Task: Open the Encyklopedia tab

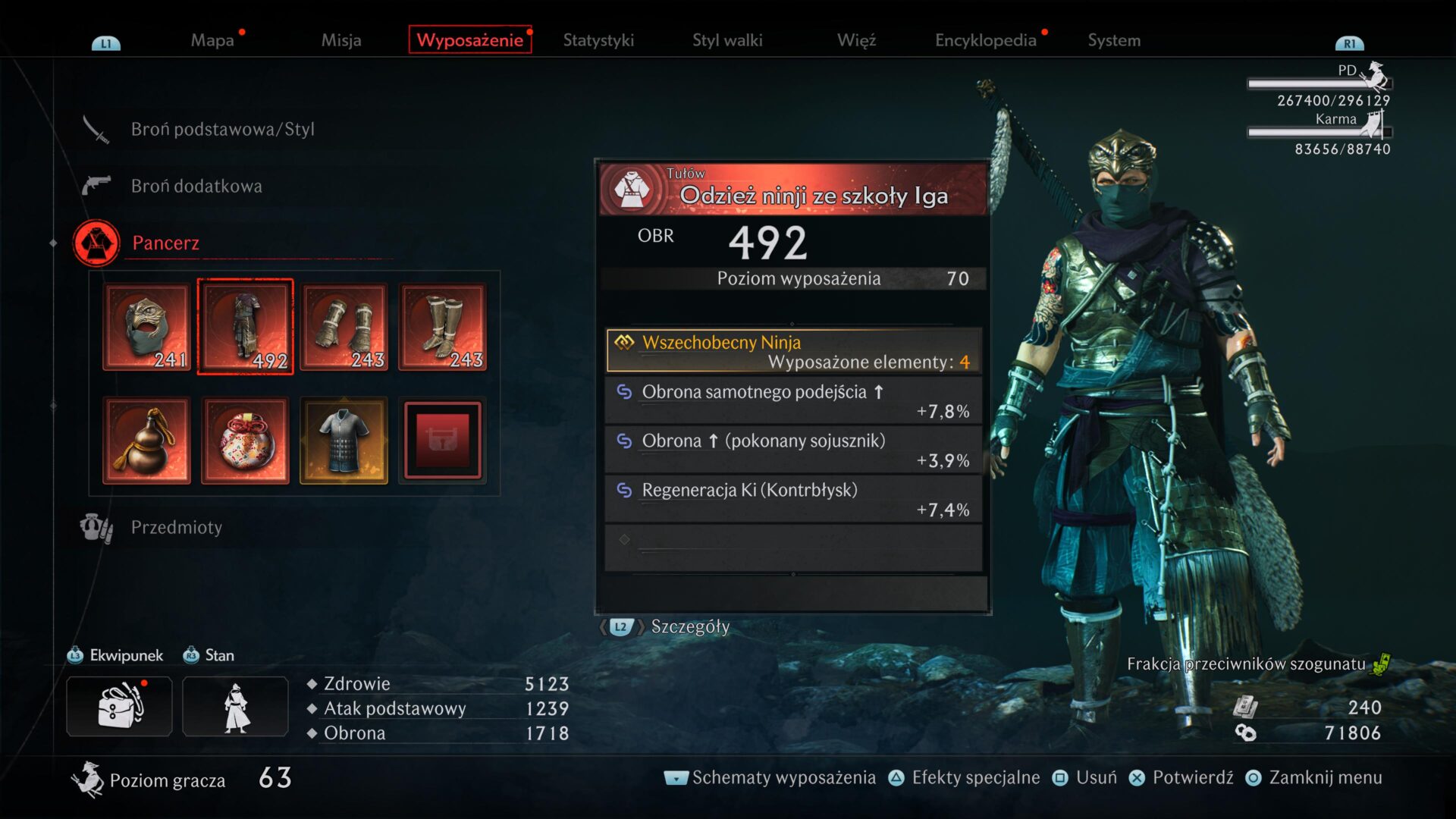Action: tap(985, 40)
